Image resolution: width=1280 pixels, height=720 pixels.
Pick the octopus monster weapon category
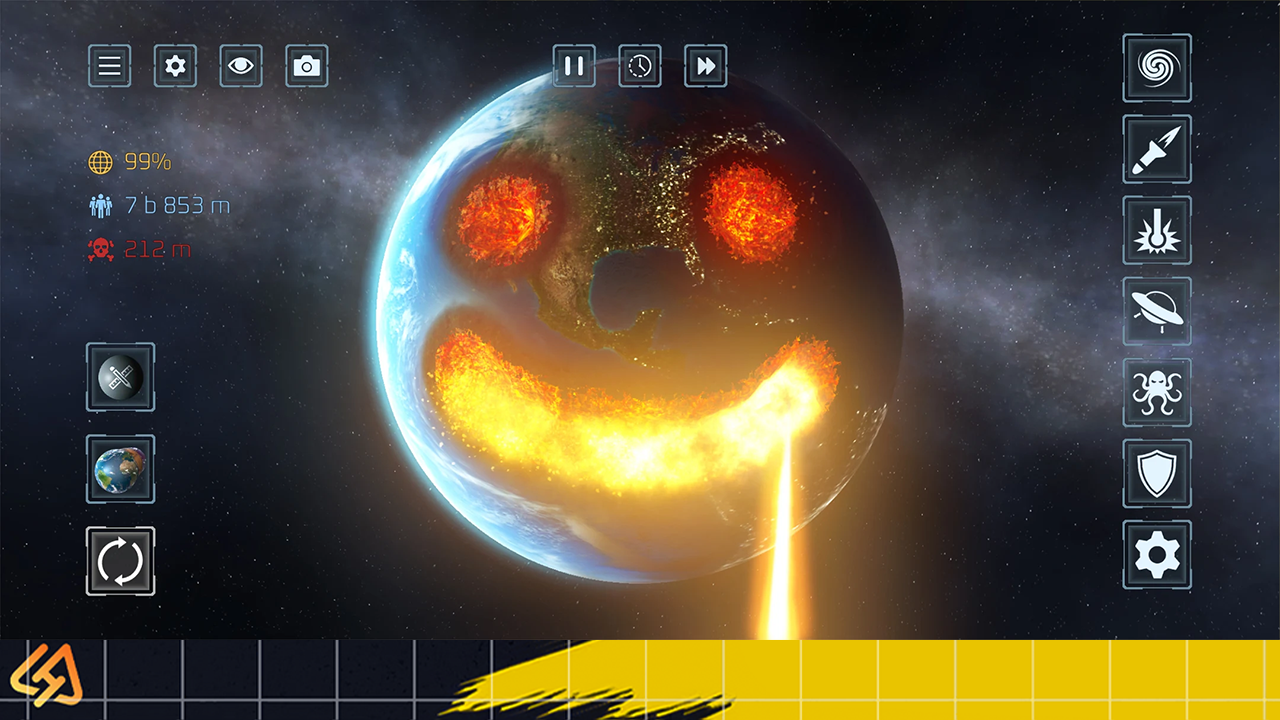click(x=1157, y=392)
